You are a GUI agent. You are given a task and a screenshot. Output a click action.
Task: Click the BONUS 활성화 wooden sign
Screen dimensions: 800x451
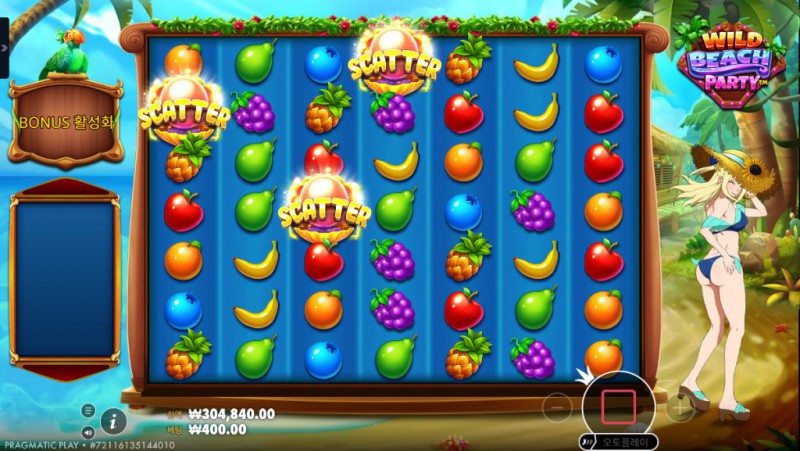(65, 122)
